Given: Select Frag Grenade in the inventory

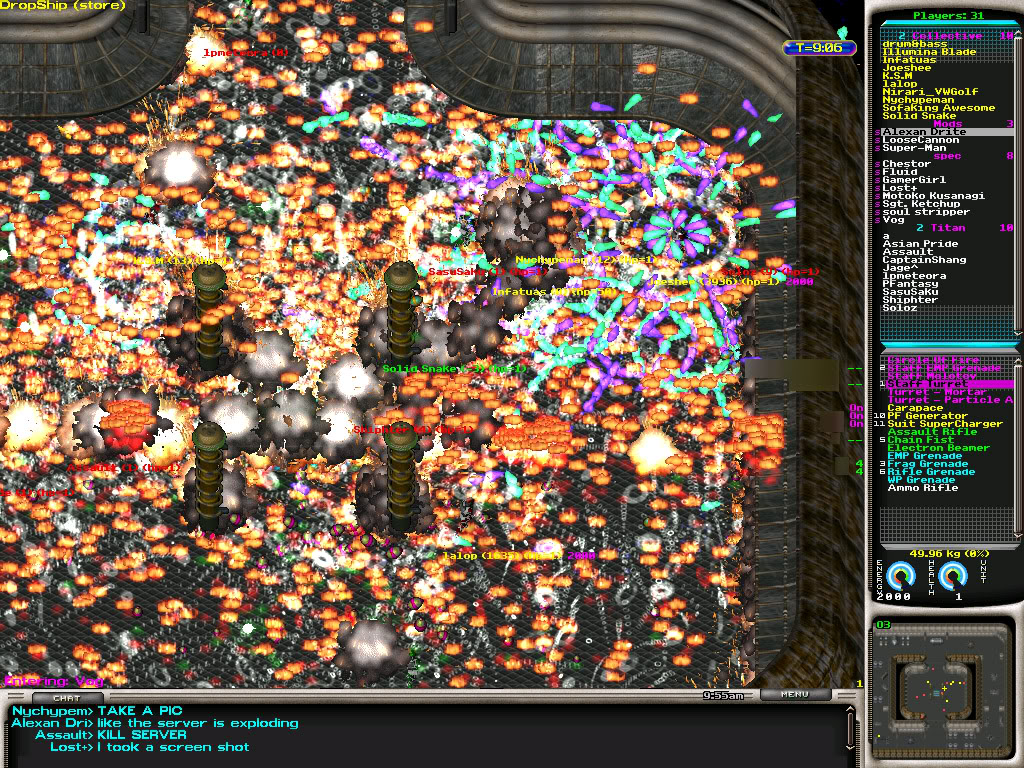Looking at the screenshot, I should tap(927, 464).
